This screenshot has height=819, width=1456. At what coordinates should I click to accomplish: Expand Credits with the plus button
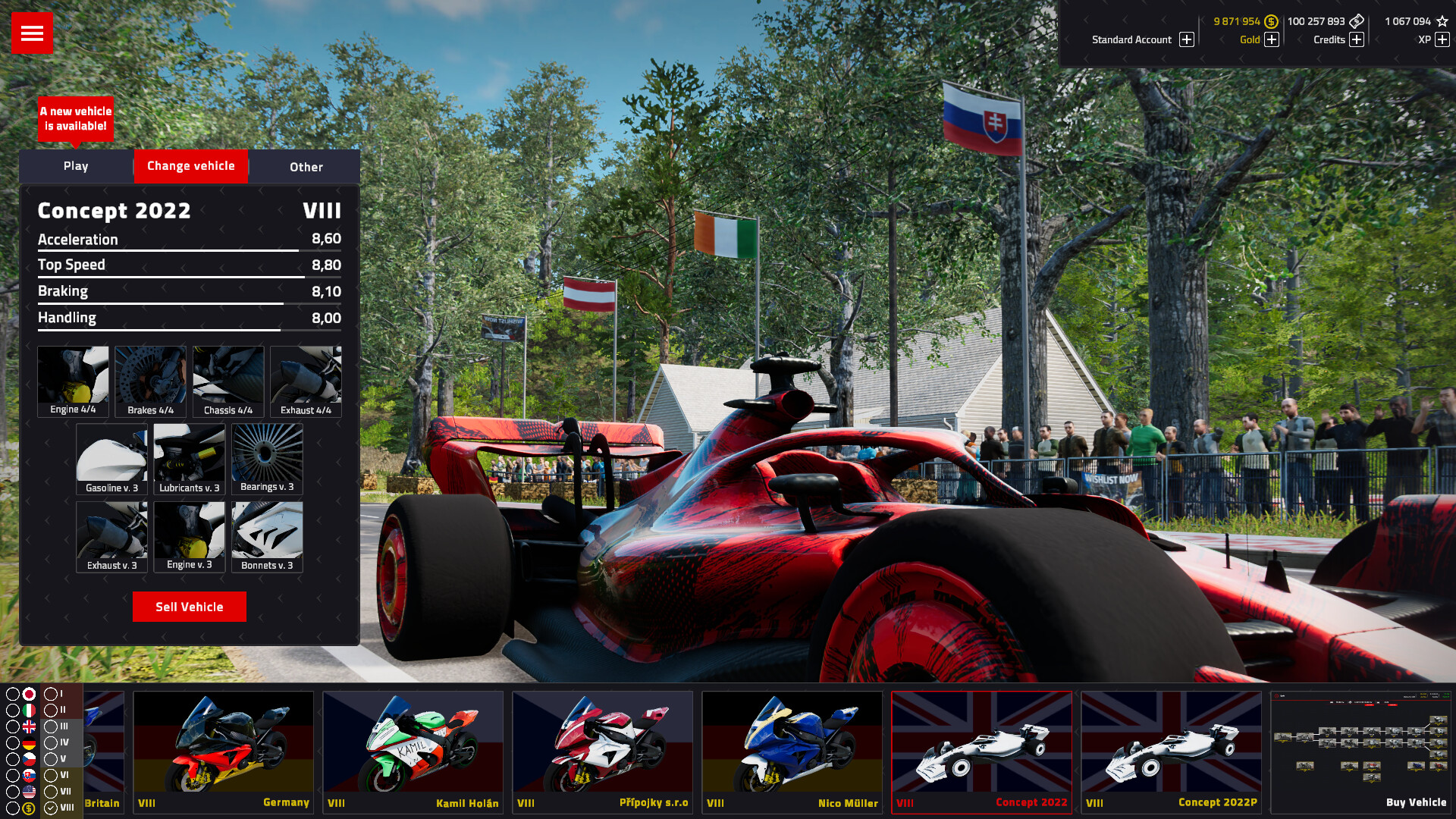(1356, 40)
